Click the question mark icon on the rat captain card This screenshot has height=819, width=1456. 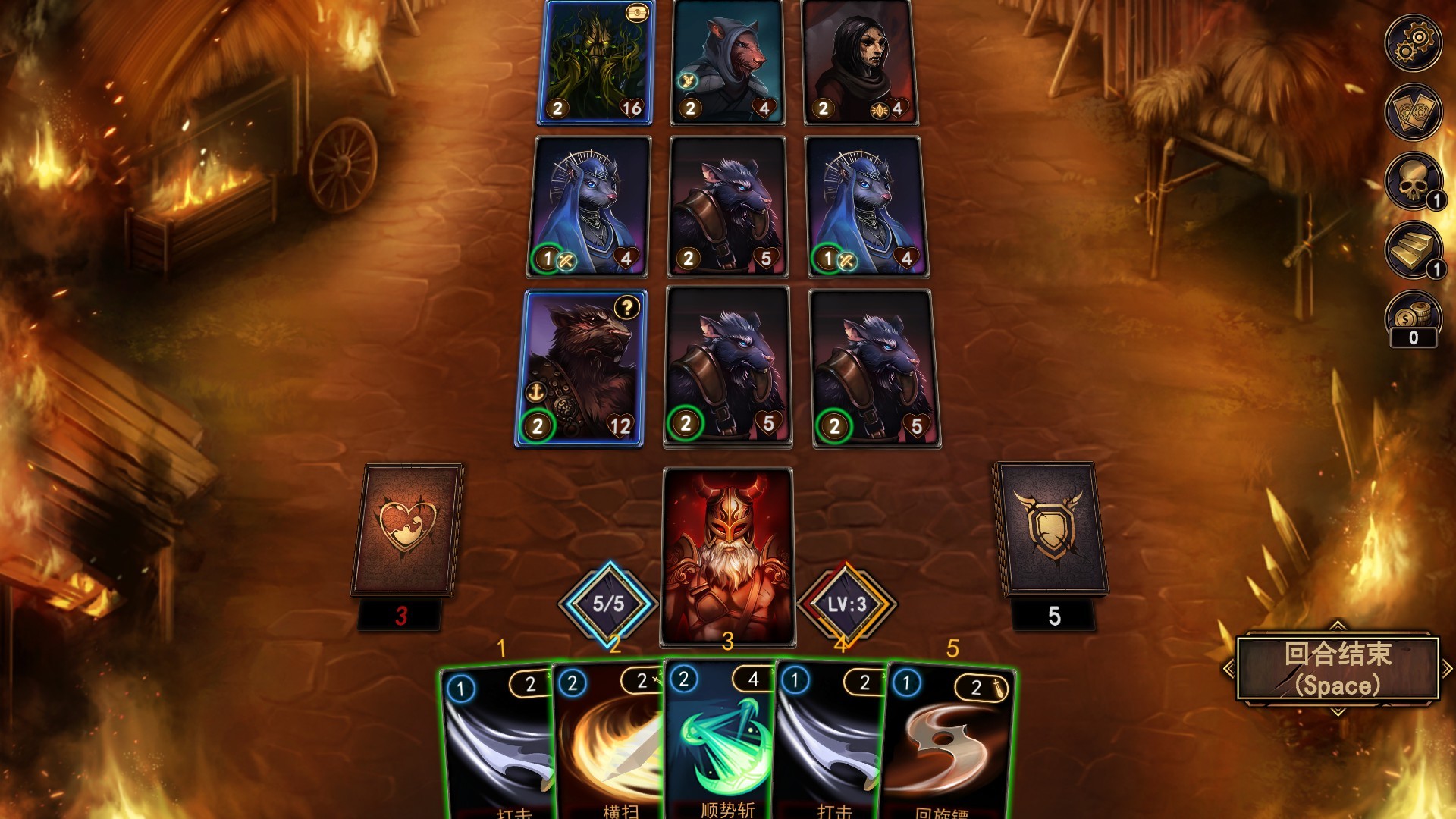[x=626, y=306]
